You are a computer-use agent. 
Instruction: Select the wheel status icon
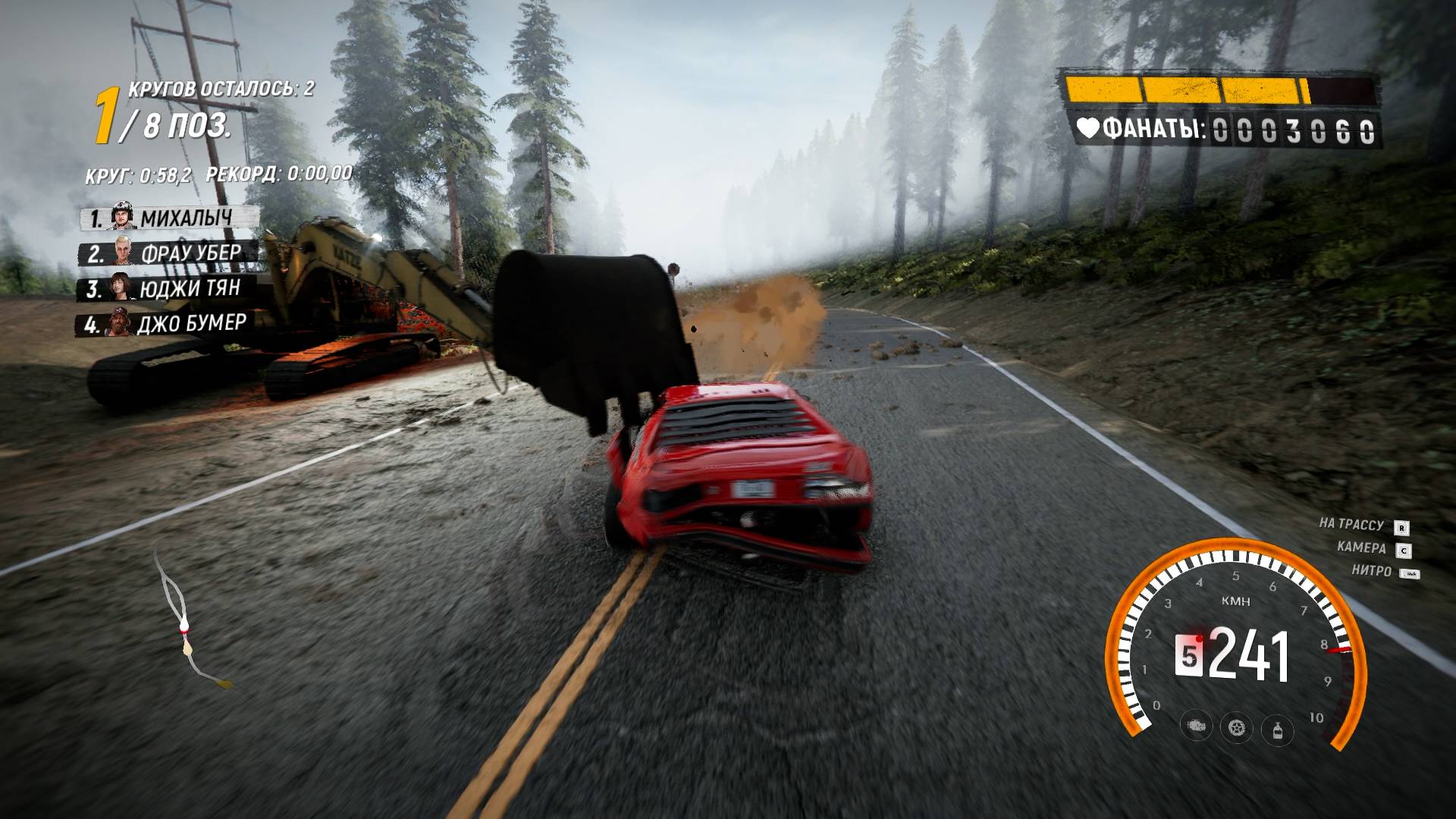(x=1237, y=727)
